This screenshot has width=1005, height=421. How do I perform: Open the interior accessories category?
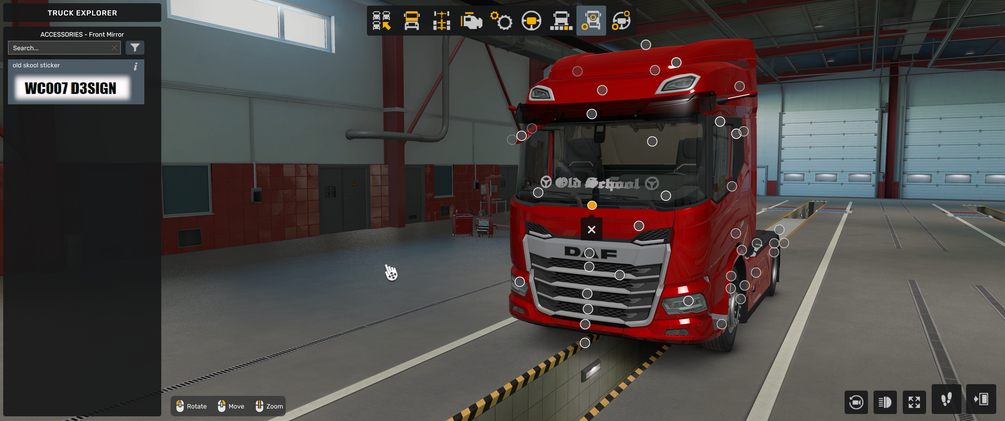(x=621, y=21)
